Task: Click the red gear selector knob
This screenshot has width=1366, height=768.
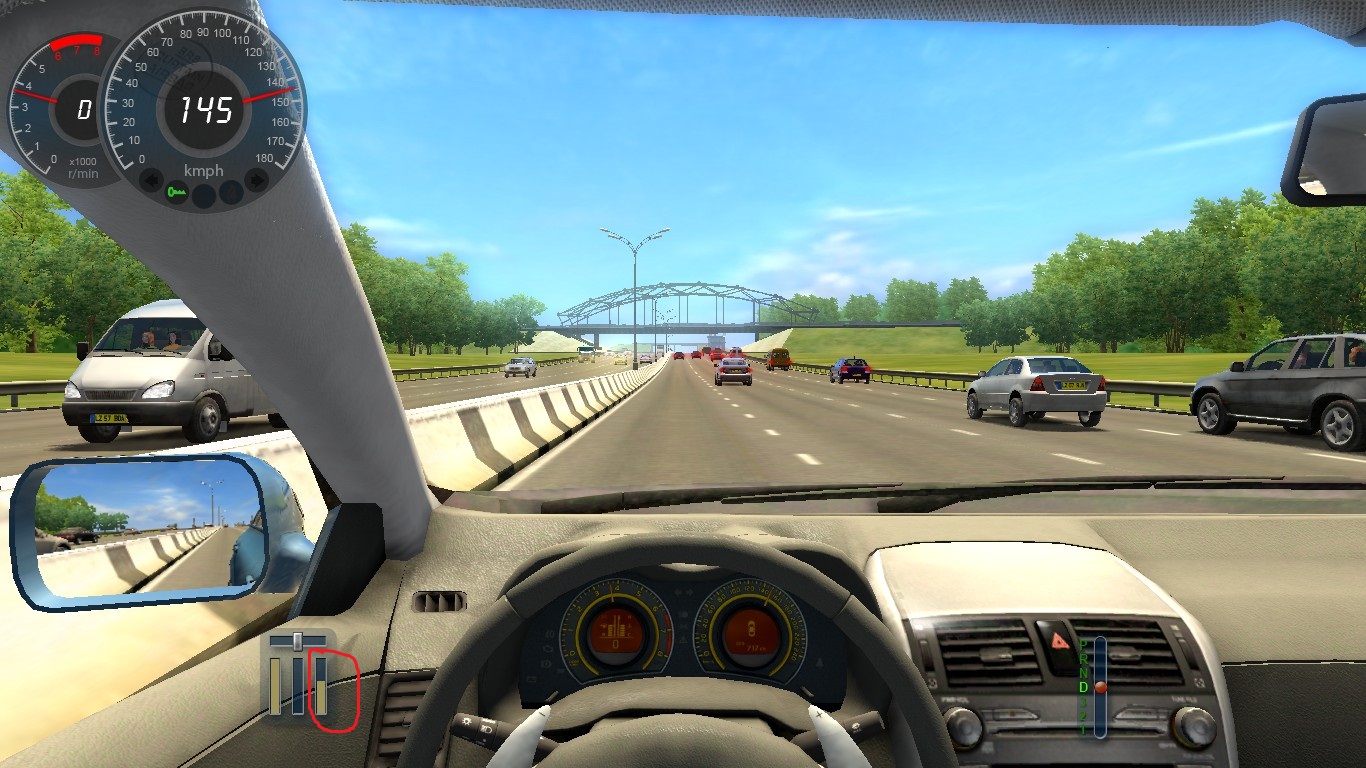Action: tap(1100, 687)
